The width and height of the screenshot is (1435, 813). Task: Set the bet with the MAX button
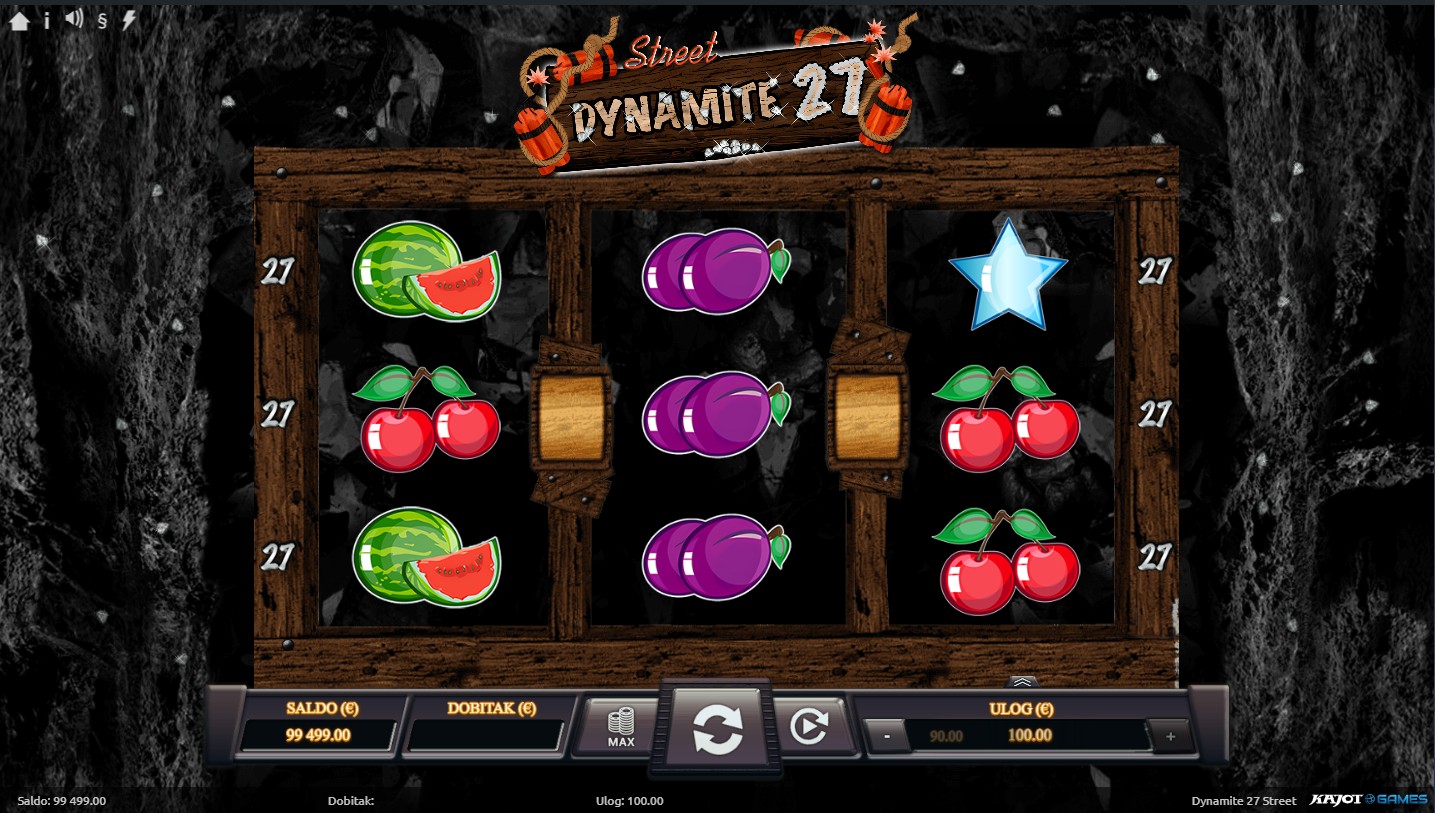coord(621,727)
